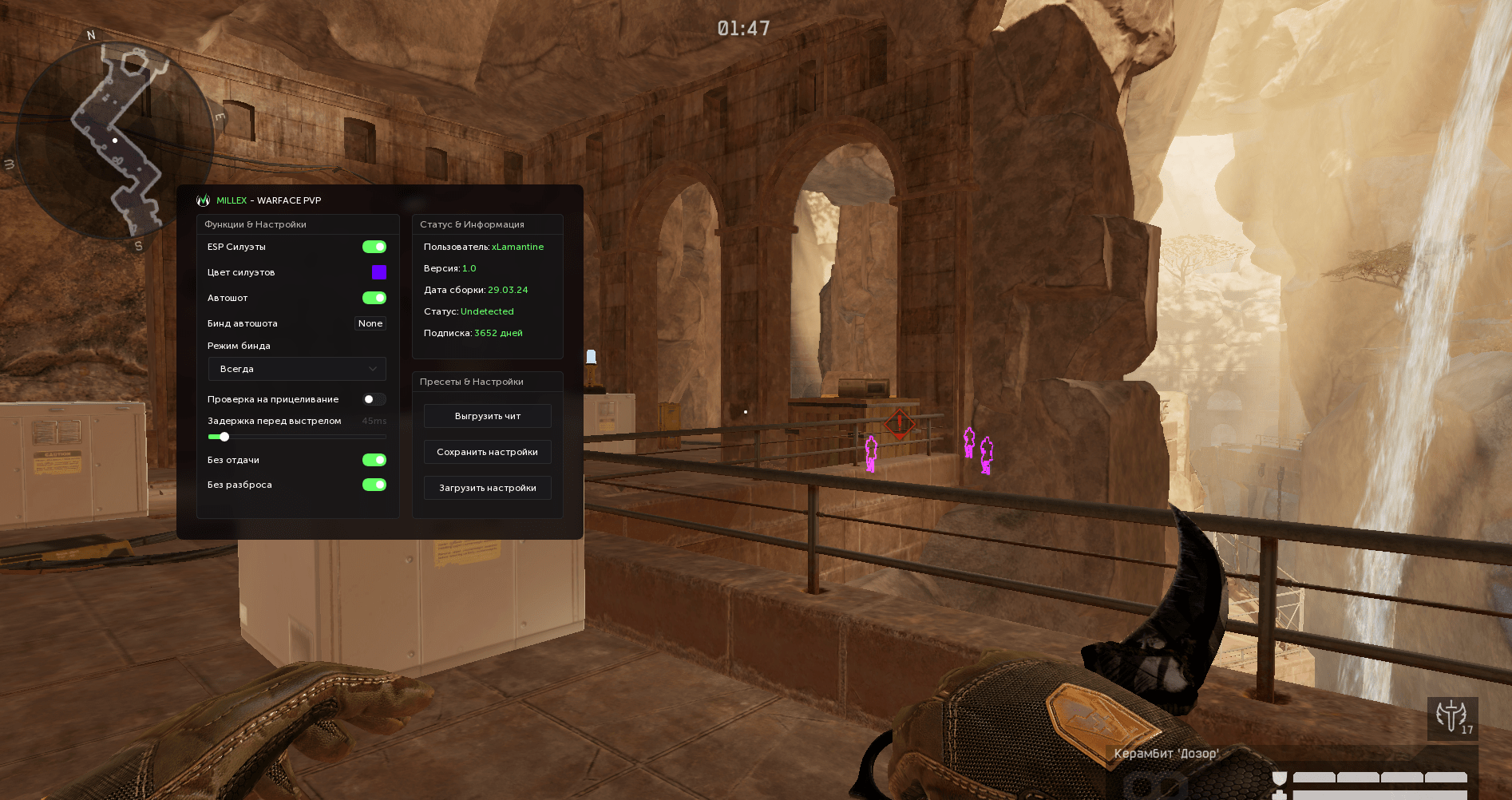Viewport: 1512px width, 800px height.
Task: Turn off the Автошот toggle
Action: point(374,298)
